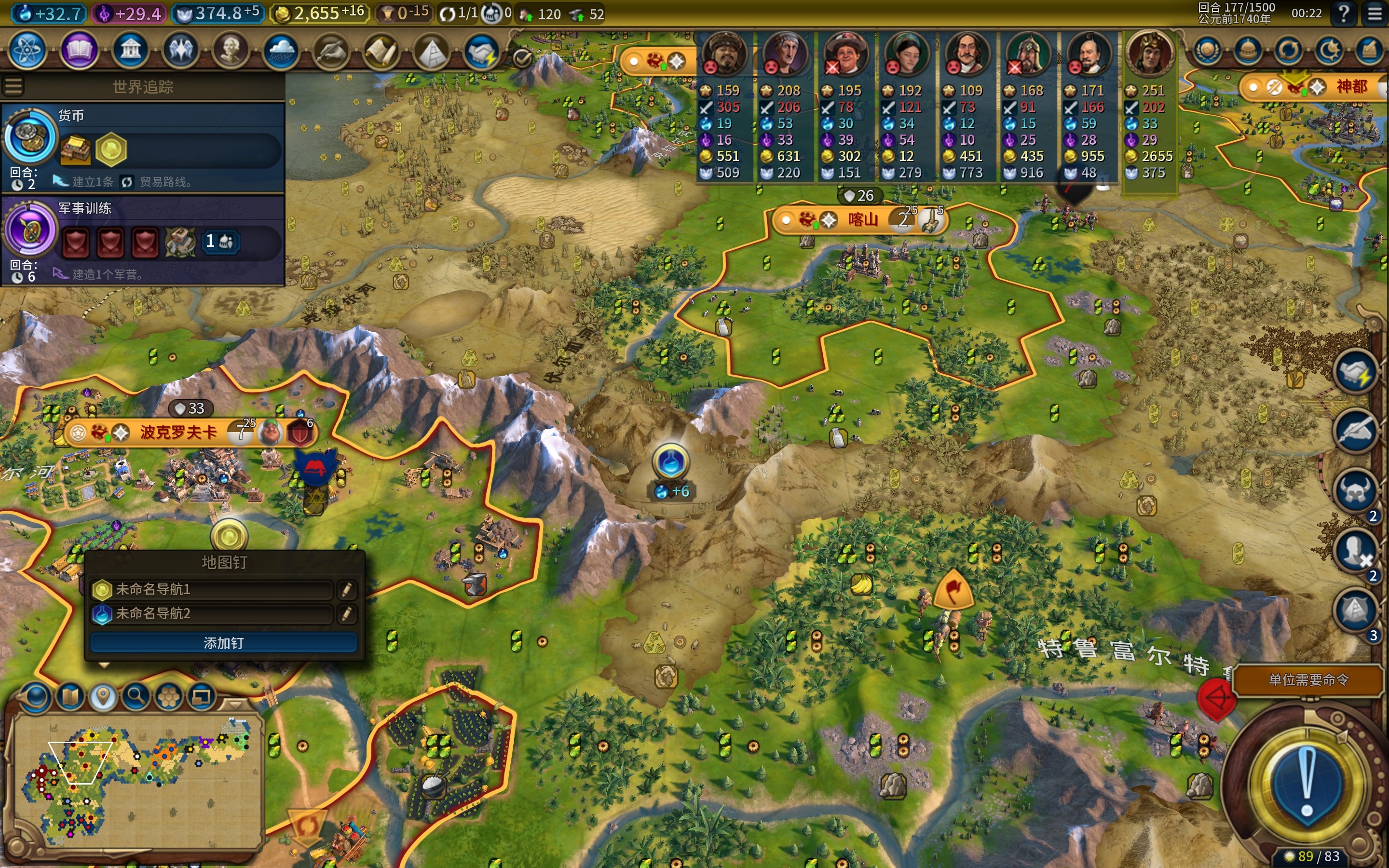Click the minimap to move camera

(138, 781)
